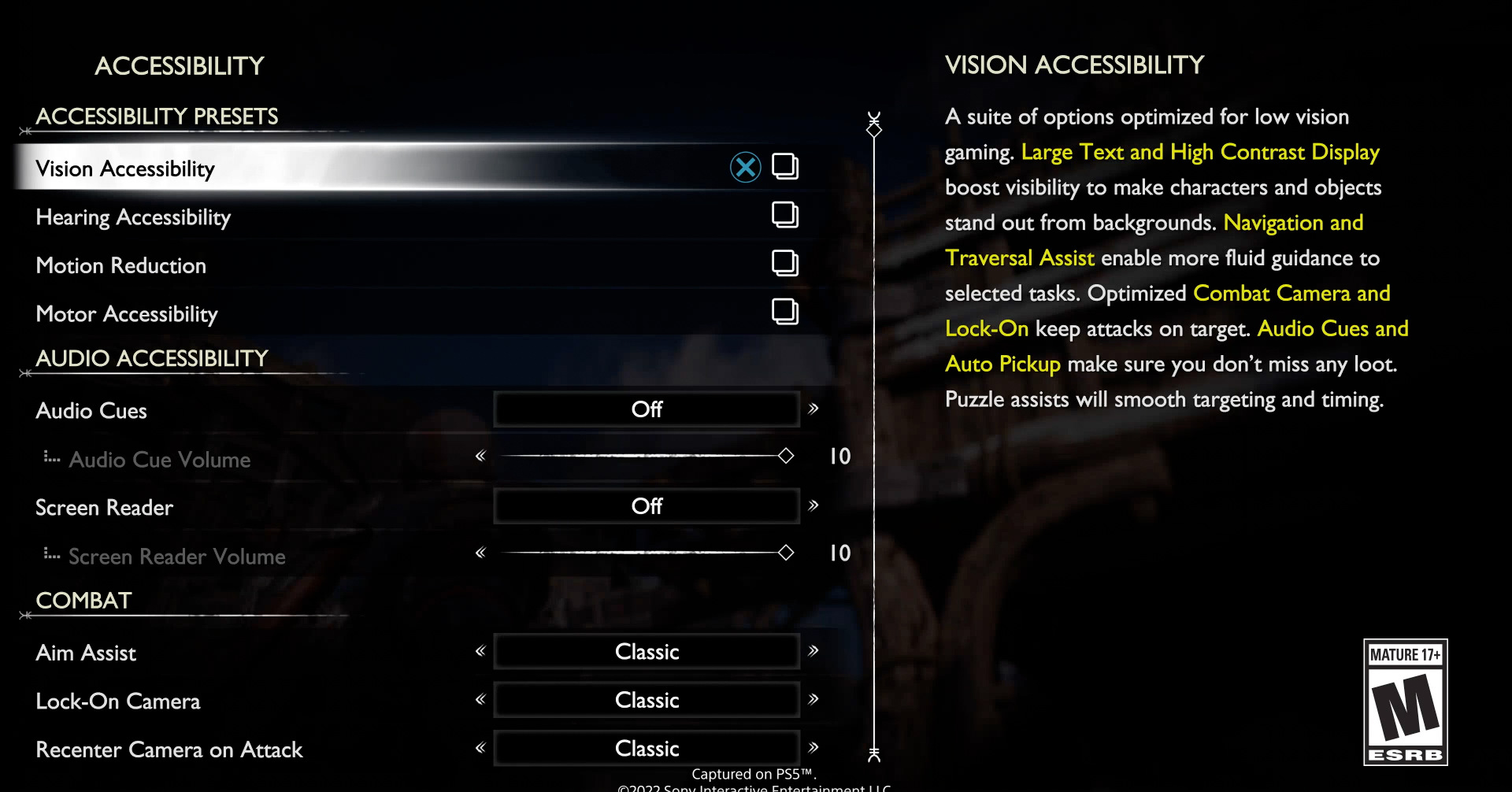
Task: Click the stacked-squares icon beside Vision Accessibility
Action: pyautogui.click(x=785, y=166)
